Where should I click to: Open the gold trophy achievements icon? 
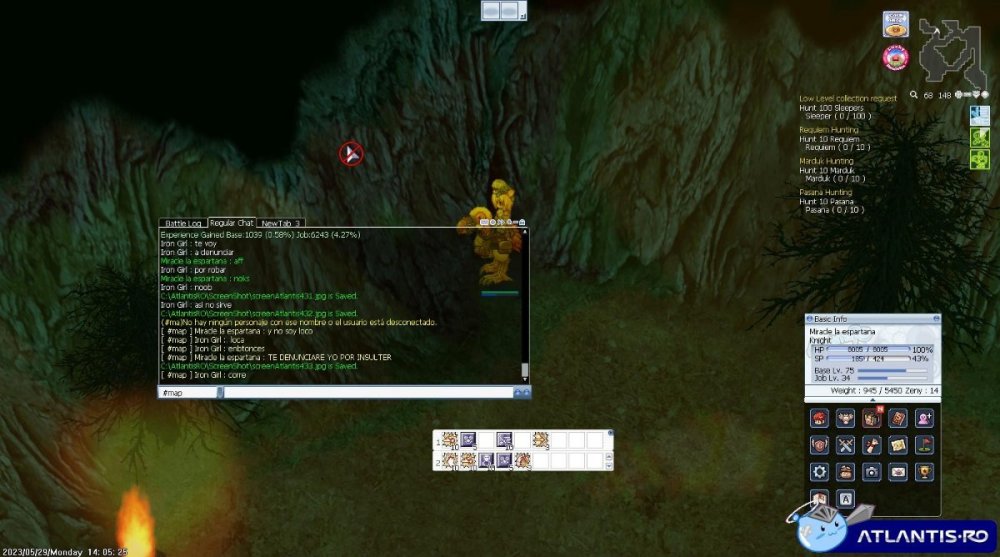[924, 471]
